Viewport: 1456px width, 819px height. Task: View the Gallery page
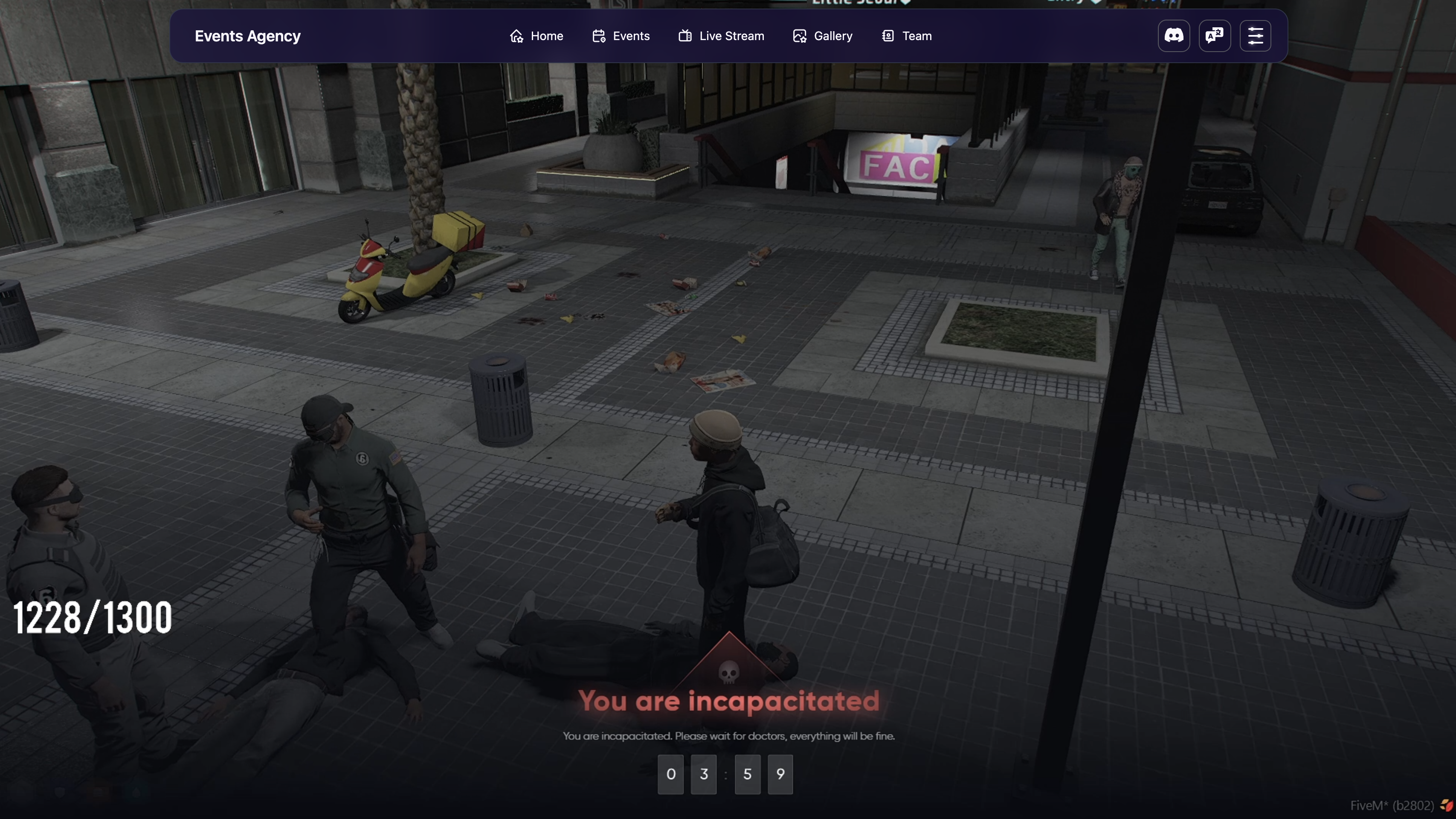822,36
